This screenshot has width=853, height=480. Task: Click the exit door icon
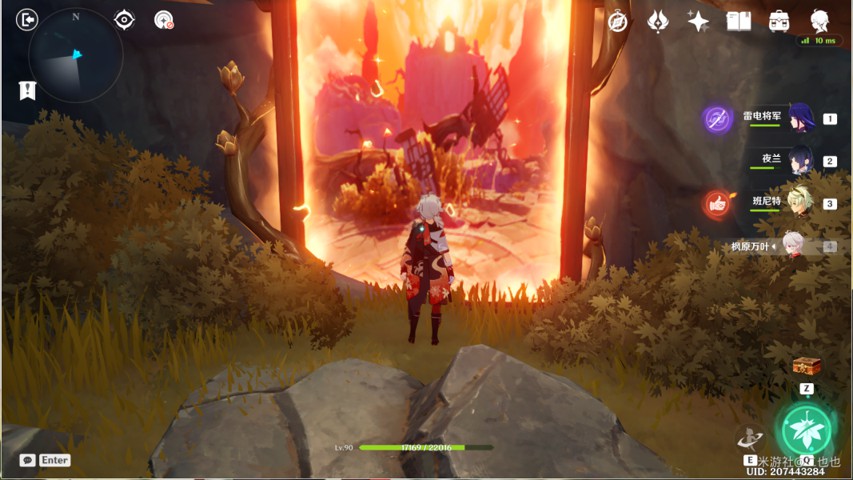(x=27, y=20)
